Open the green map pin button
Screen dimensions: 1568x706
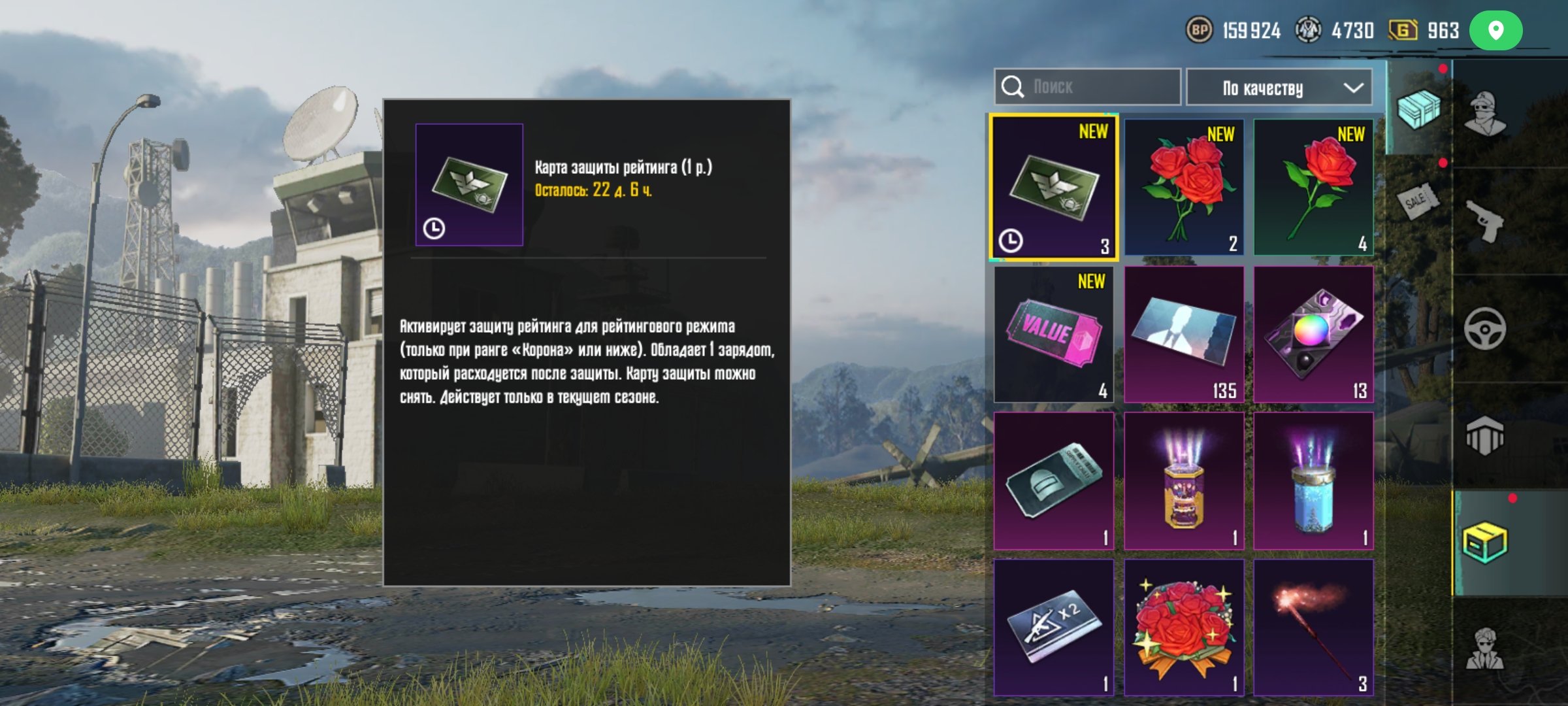[1495, 31]
